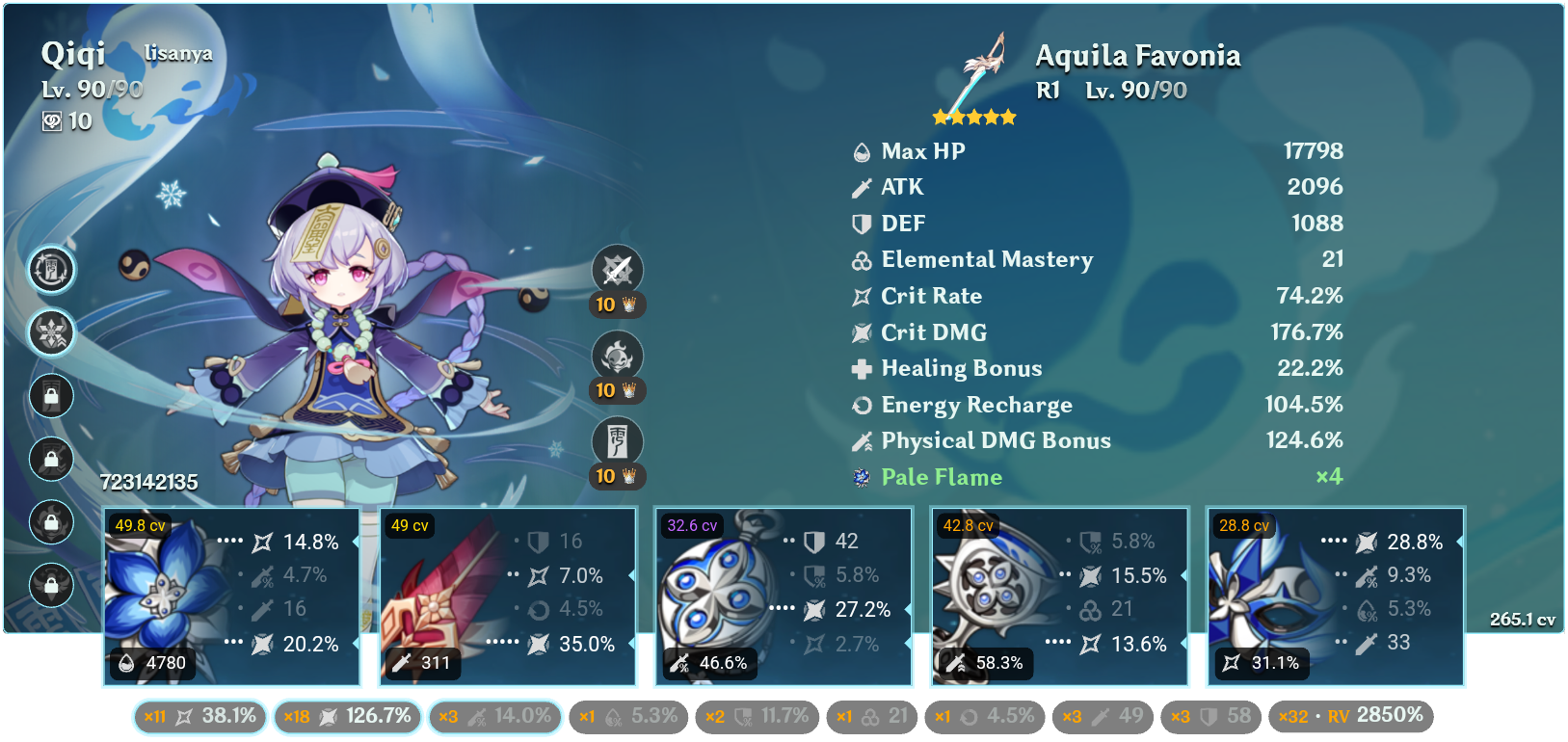The image size is (1568, 742).
Task: Open the second snowflake constellation icon
Action: point(51,332)
